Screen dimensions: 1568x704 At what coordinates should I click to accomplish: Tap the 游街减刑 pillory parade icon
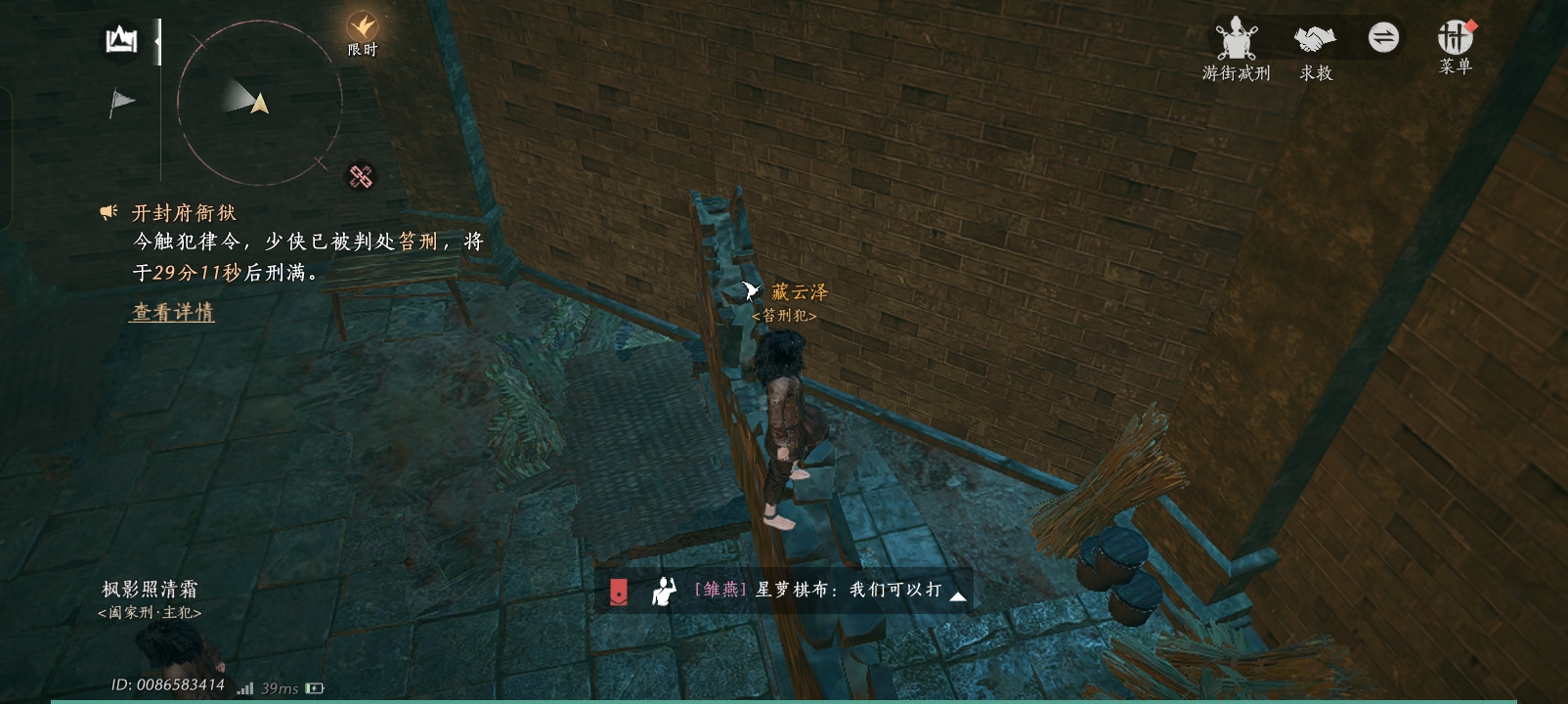click(1236, 37)
